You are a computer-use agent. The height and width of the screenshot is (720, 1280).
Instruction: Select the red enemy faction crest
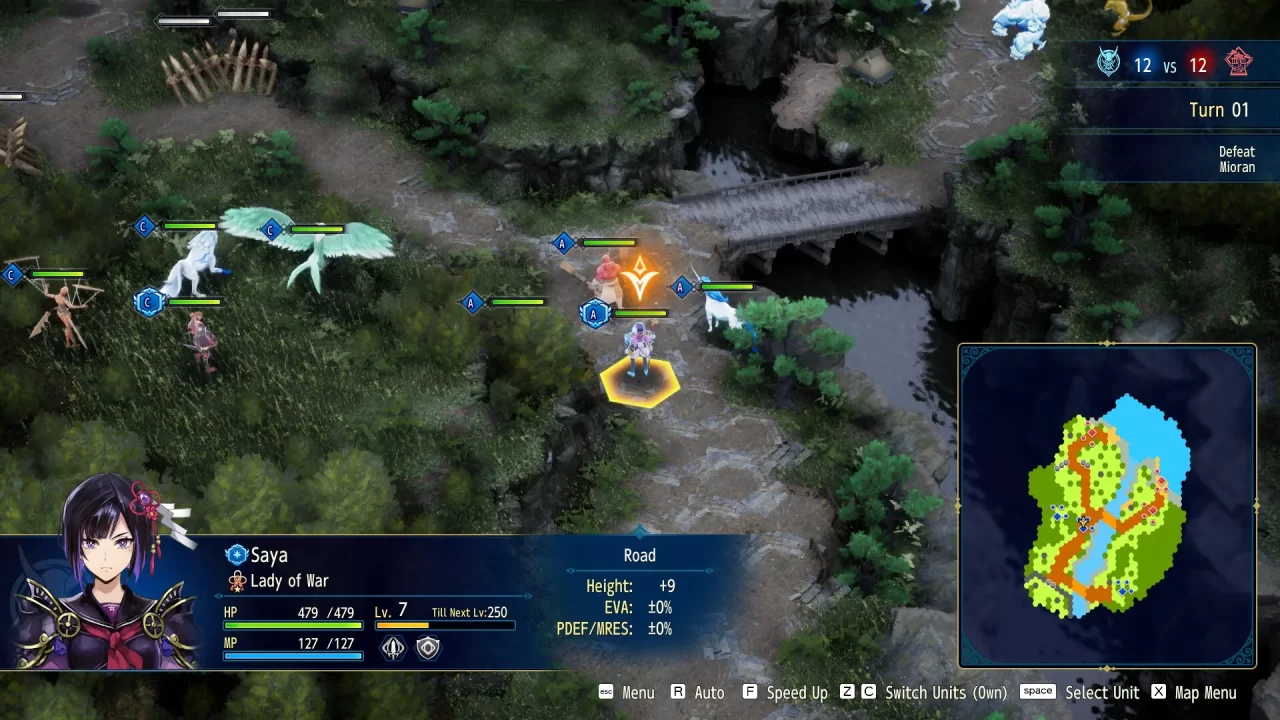coord(1239,63)
